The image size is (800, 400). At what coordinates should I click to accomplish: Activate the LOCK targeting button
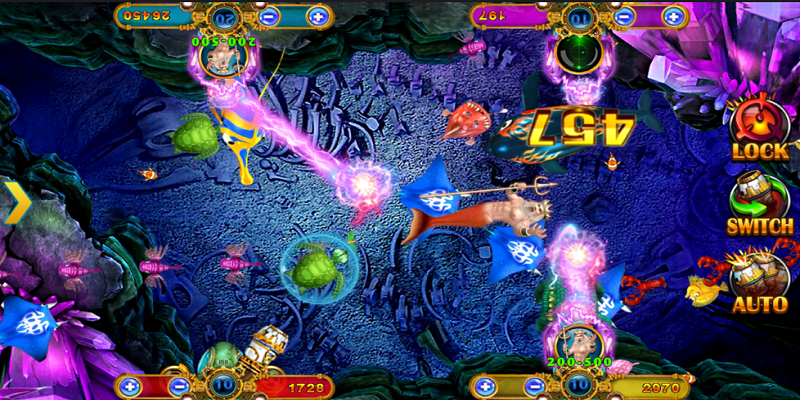coord(760,128)
